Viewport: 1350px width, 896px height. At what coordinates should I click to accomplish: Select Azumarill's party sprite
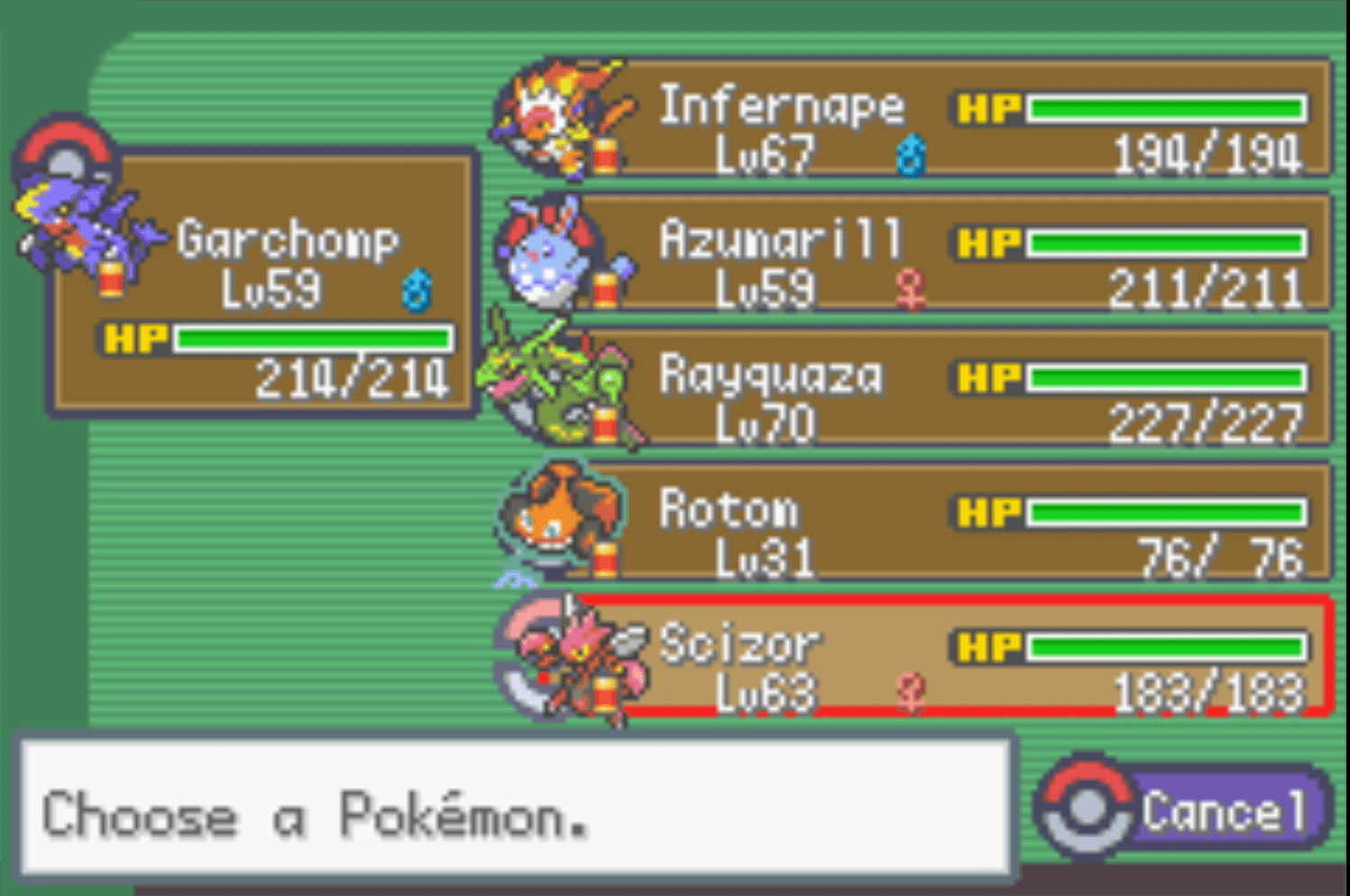pyautogui.click(x=546, y=257)
